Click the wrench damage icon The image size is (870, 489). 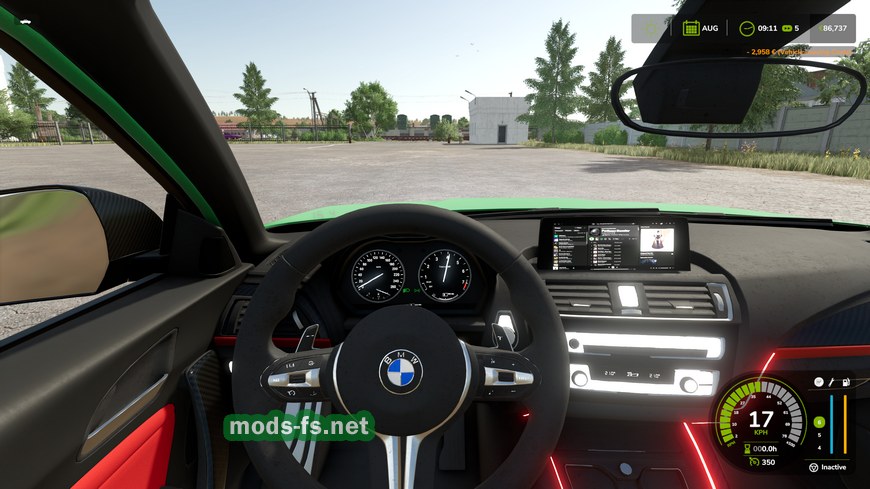(831, 383)
